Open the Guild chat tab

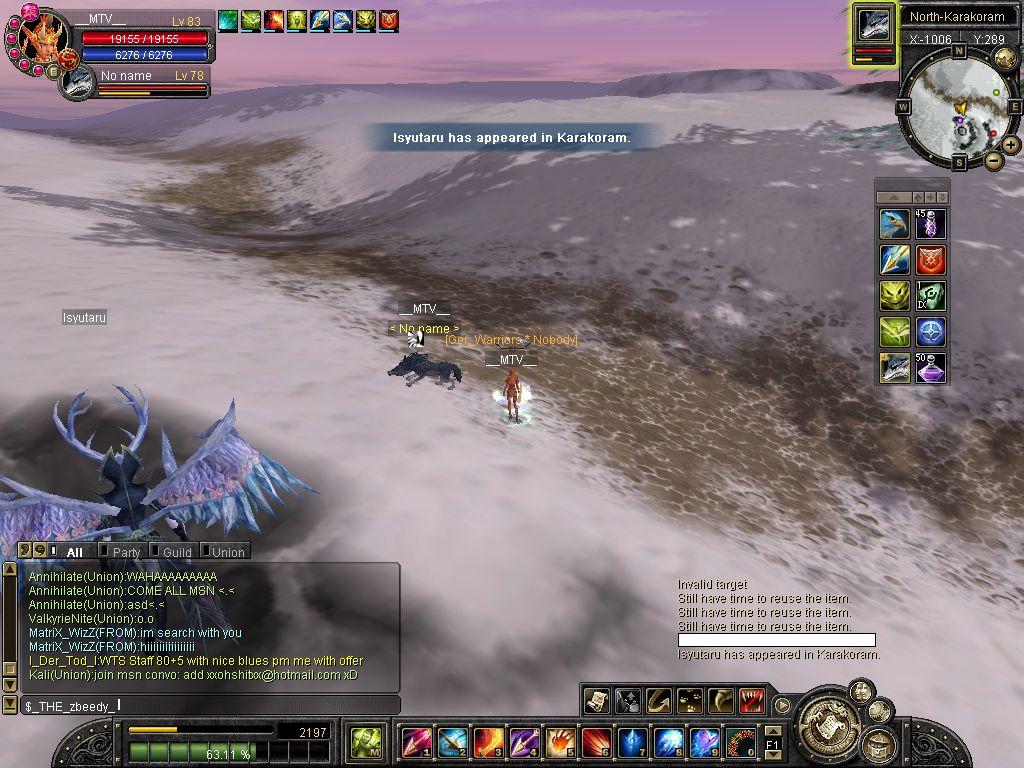click(175, 551)
